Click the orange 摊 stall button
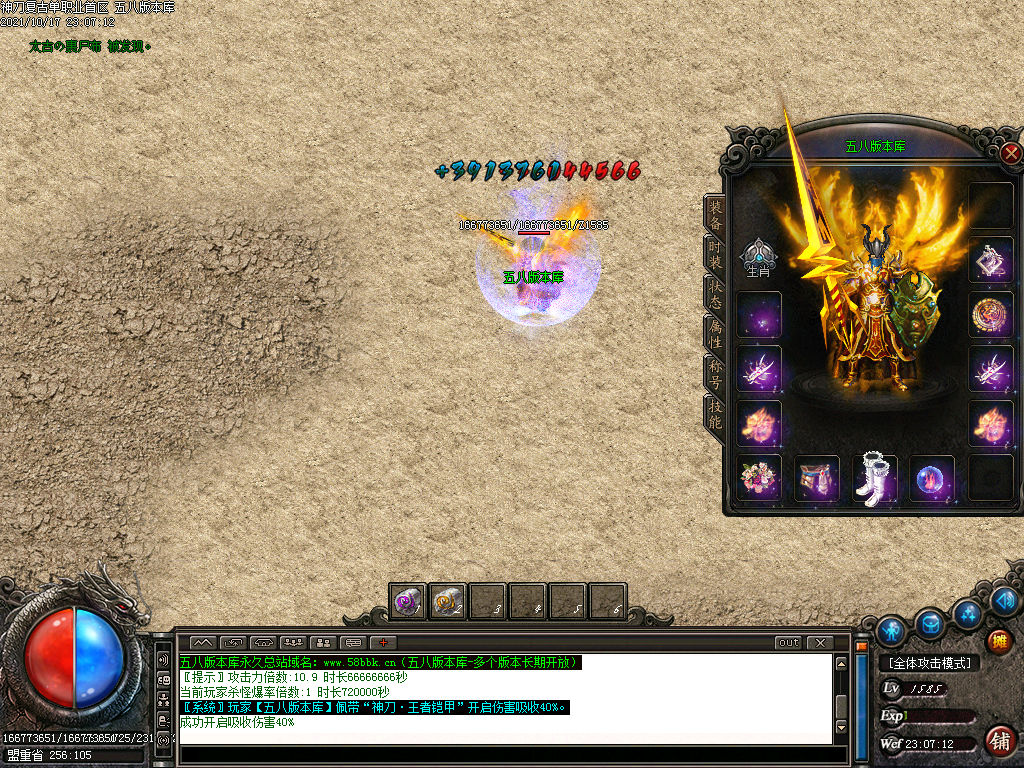 click(x=998, y=641)
